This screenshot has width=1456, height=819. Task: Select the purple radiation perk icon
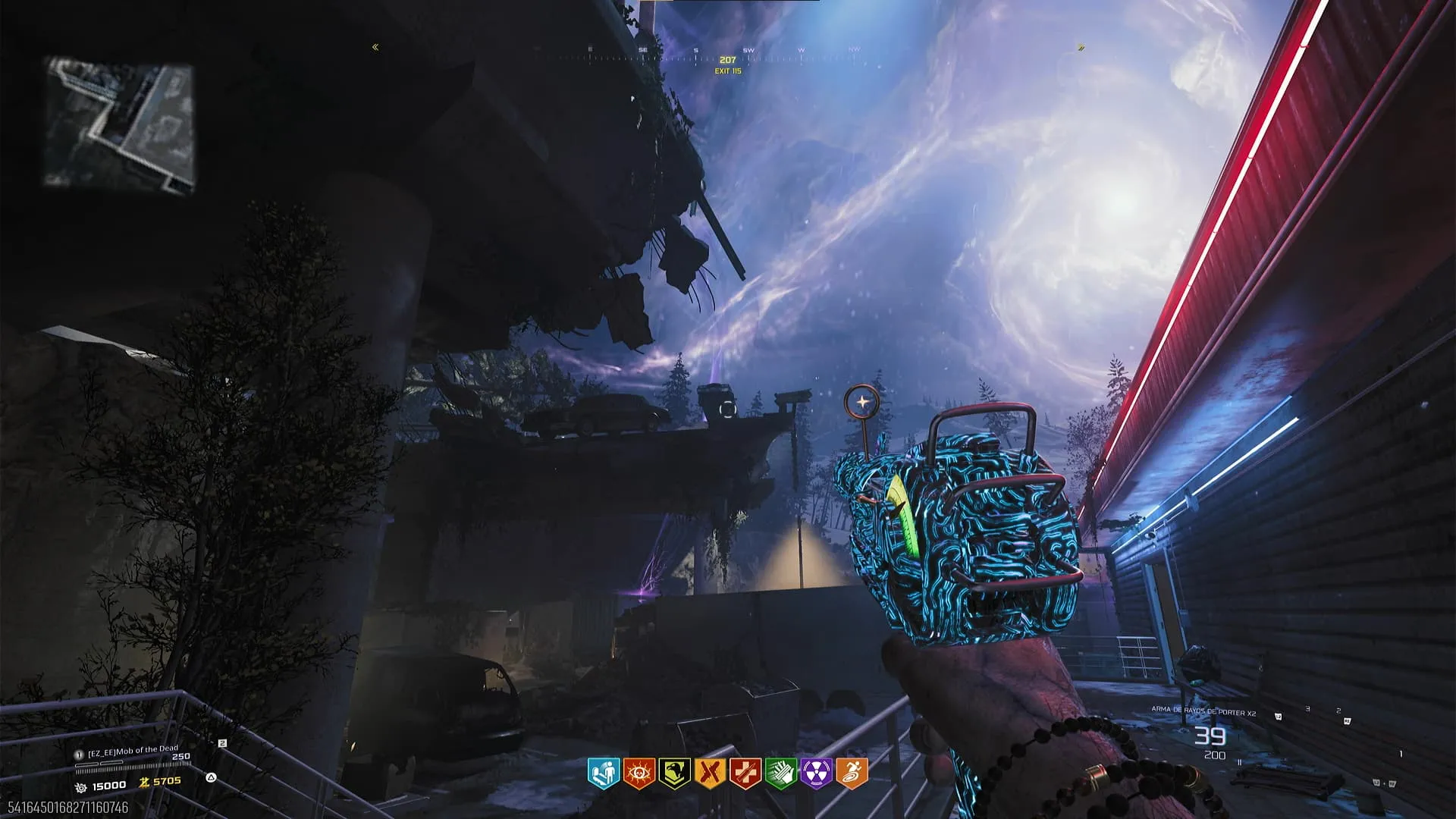point(816,773)
